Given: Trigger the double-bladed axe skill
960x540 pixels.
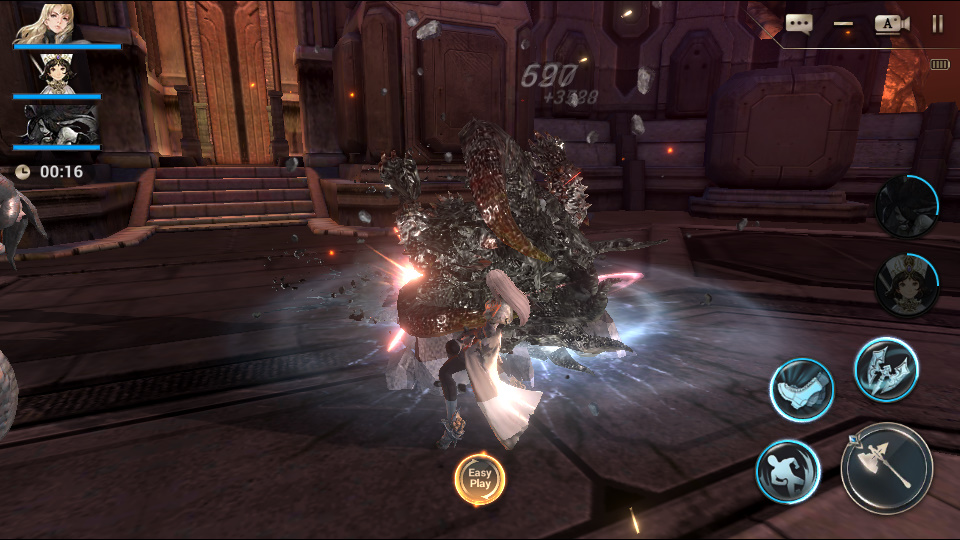Looking at the screenshot, I should click(886, 368).
